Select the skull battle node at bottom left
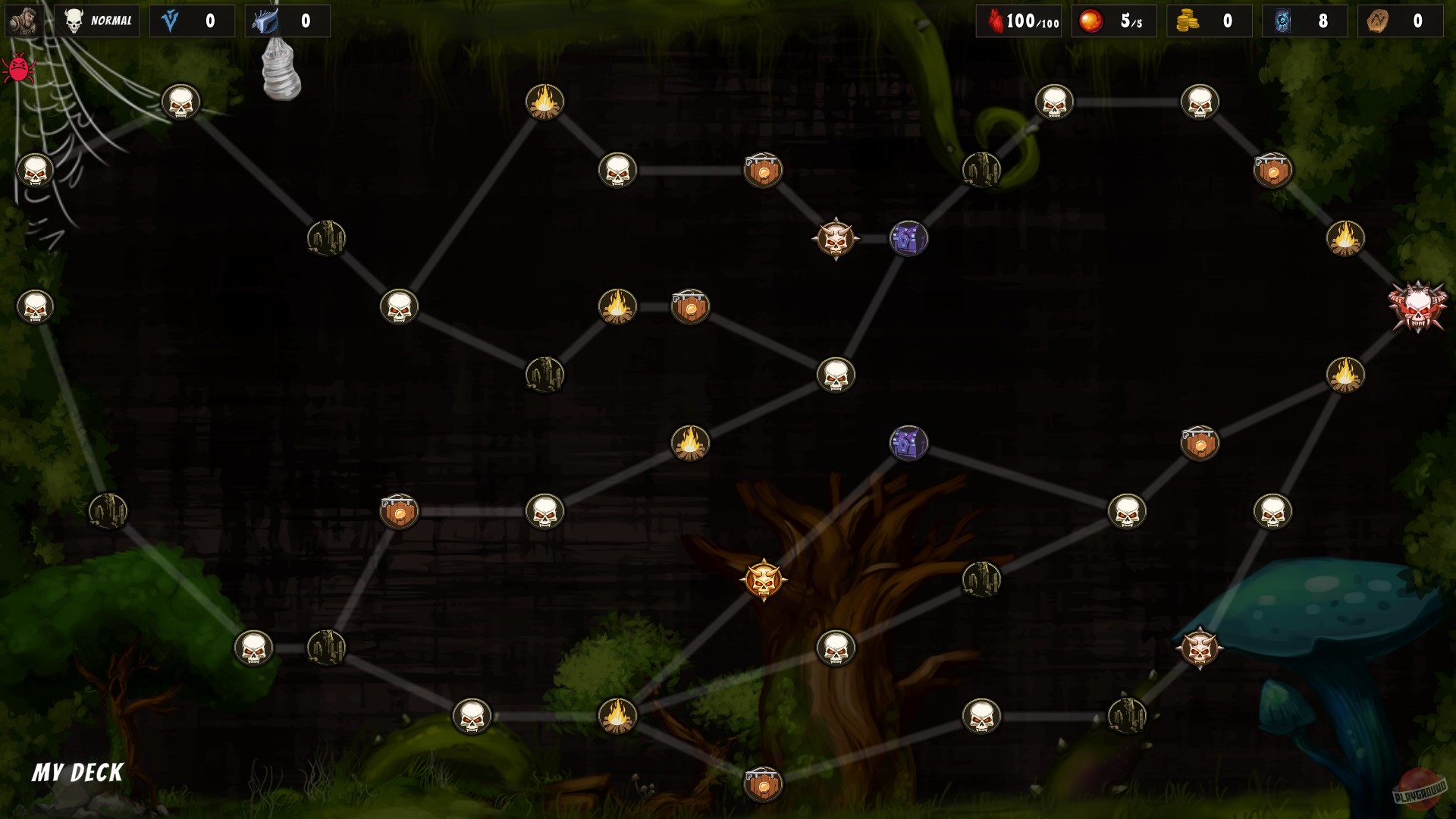Image resolution: width=1456 pixels, height=819 pixels. click(254, 649)
